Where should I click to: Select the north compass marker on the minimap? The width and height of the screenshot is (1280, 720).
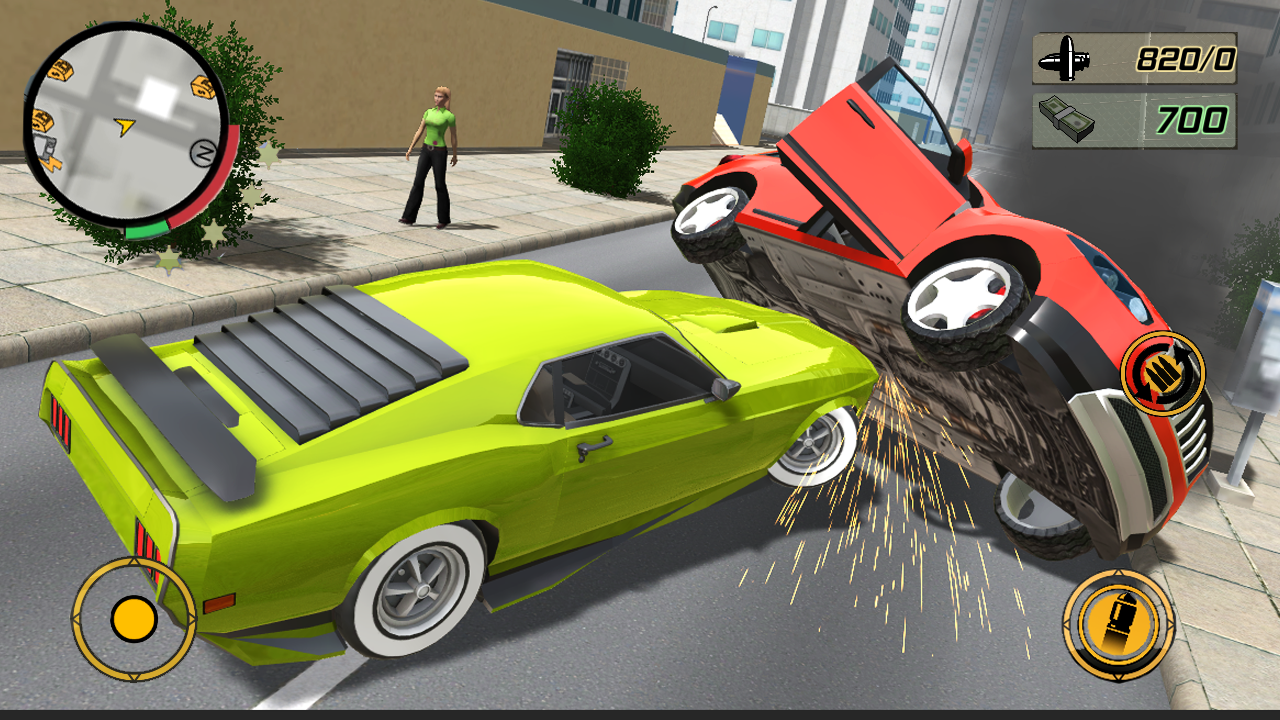pos(203,151)
